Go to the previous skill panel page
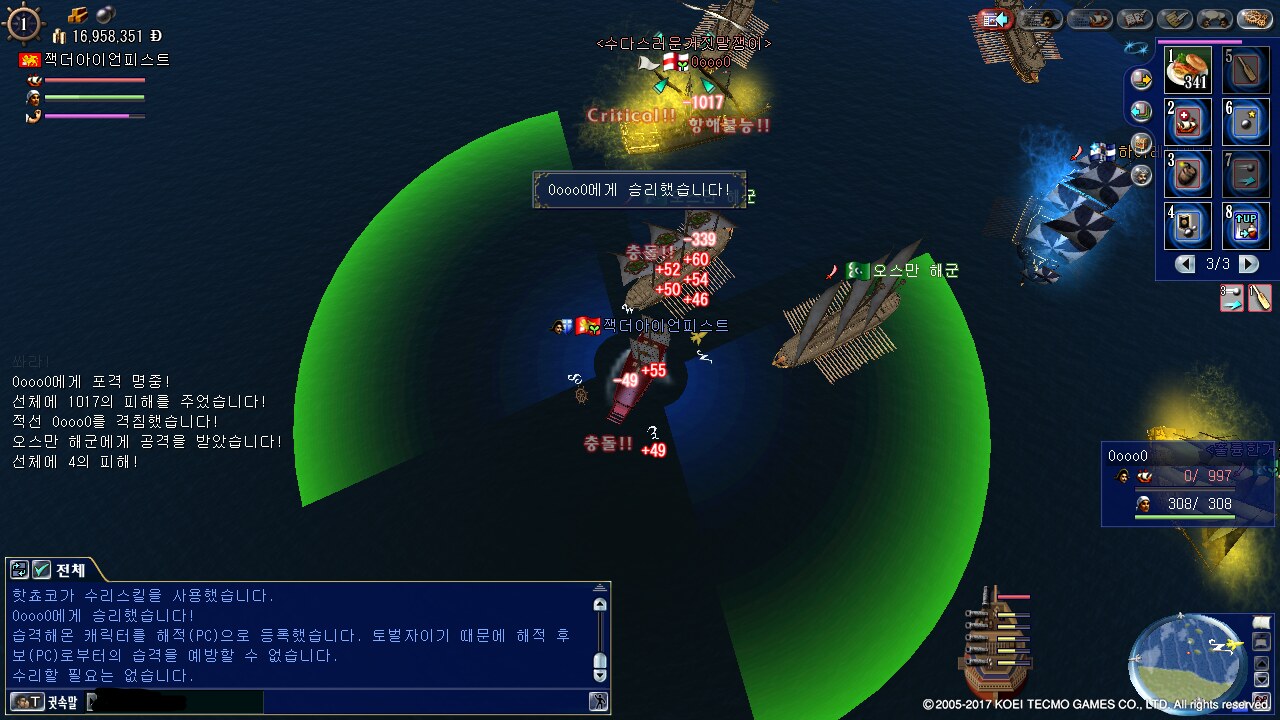1280x720 pixels. pos(1185,264)
